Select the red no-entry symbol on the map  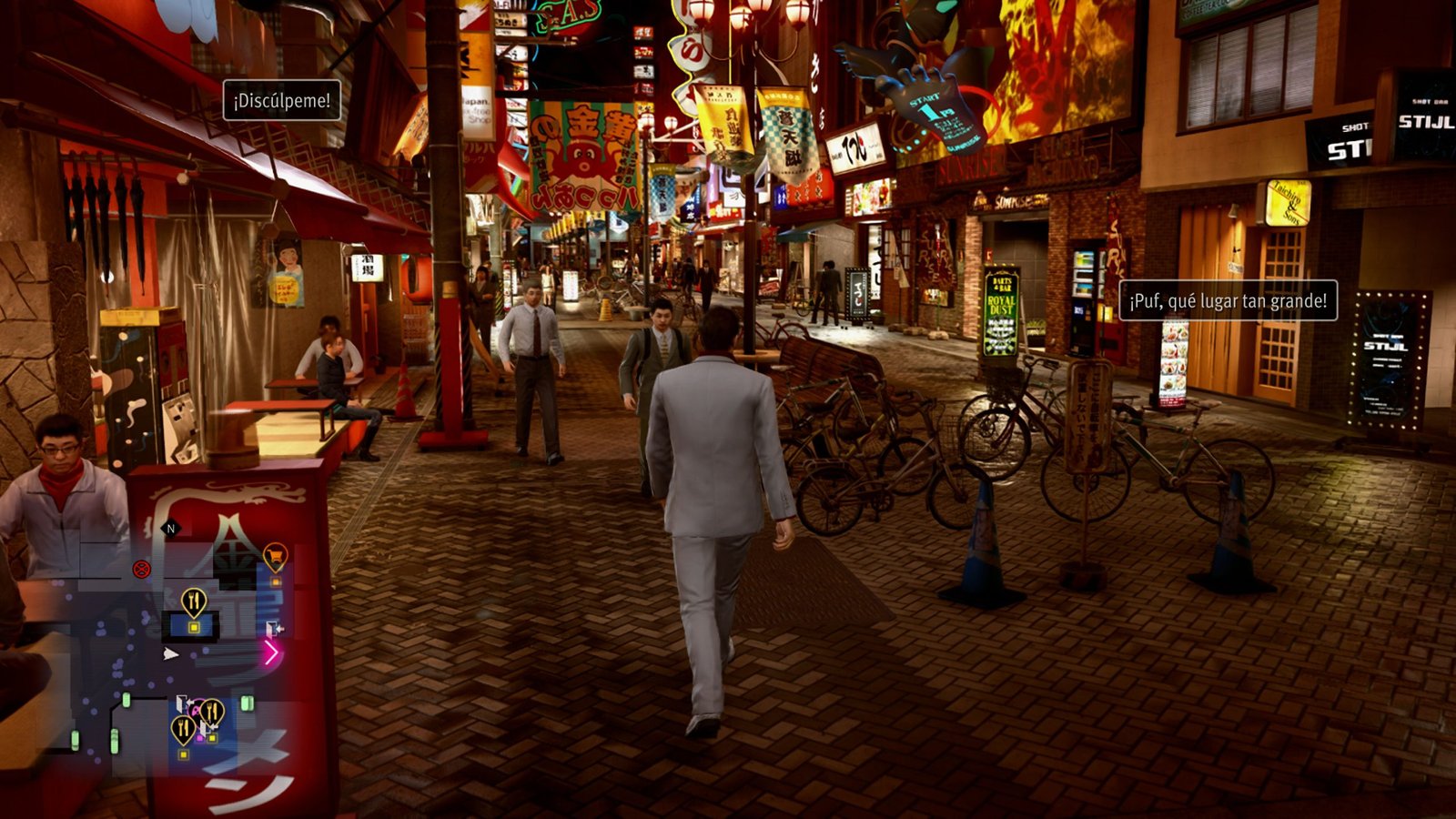[x=140, y=569]
